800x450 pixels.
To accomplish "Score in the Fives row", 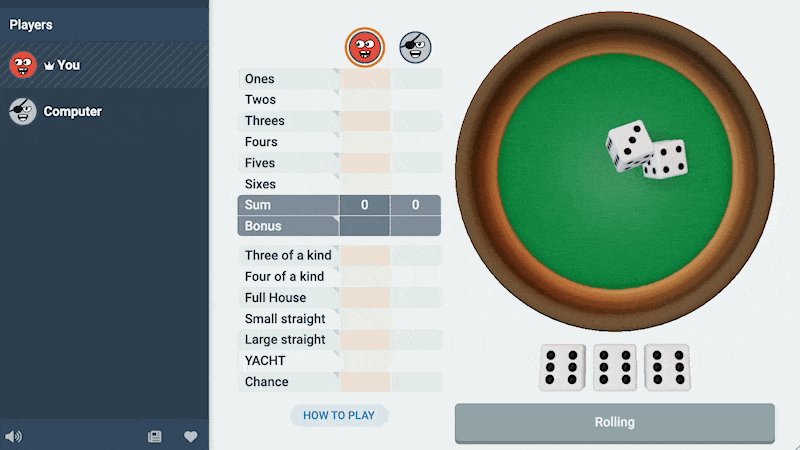I will click(x=364, y=163).
